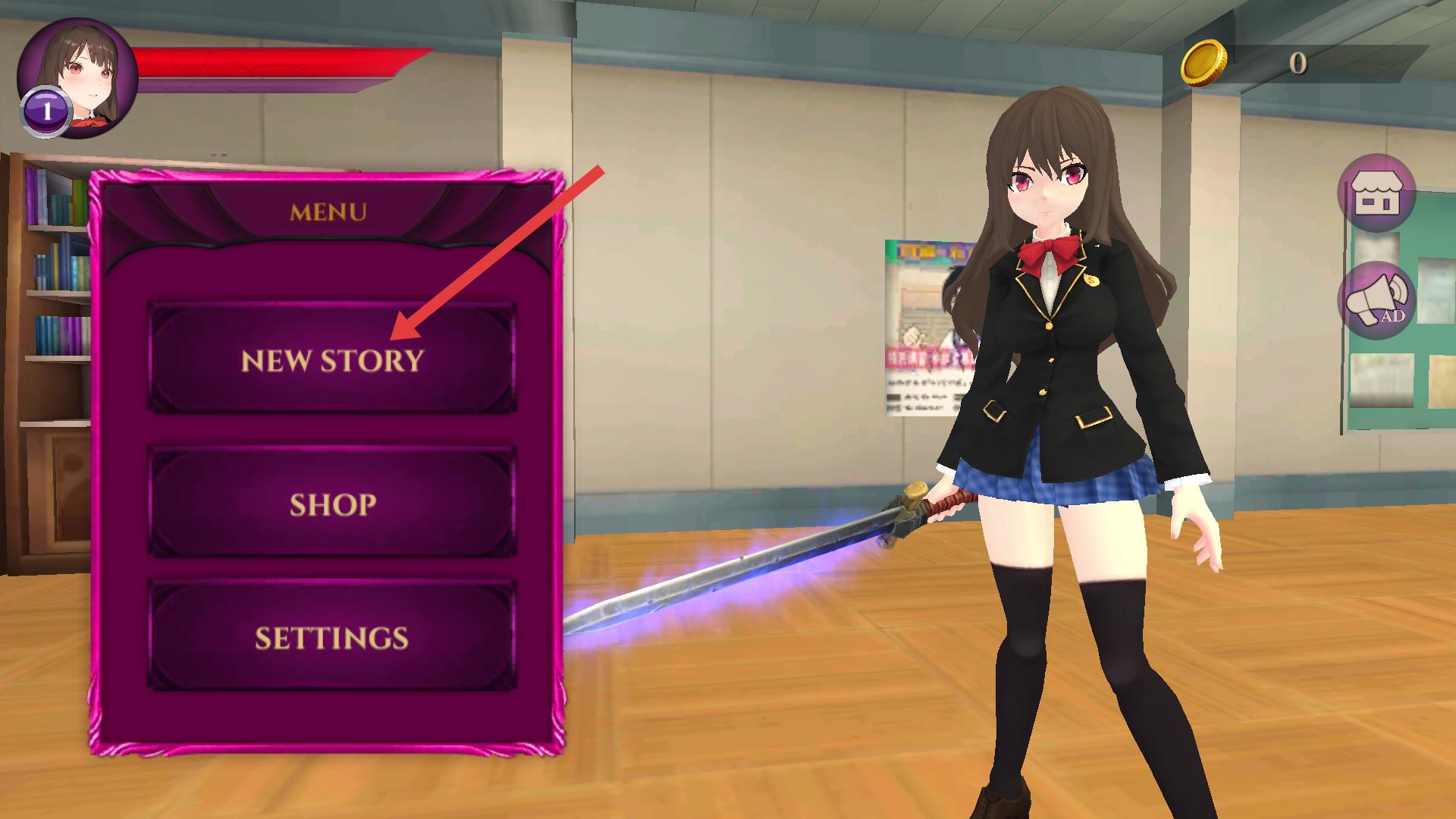Select the character portrait avatar
Image resolution: width=1456 pixels, height=819 pixels.
click(77, 77)
